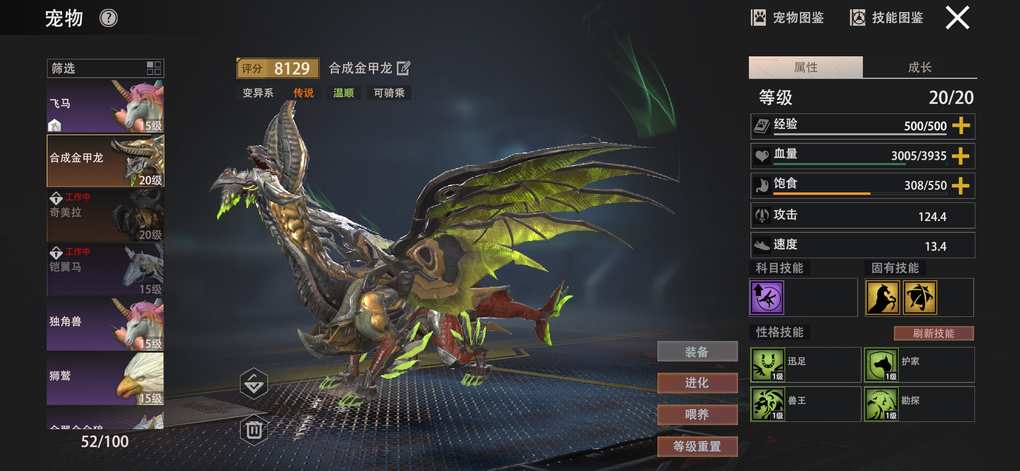Switch to the 成长 growth tab

pos(919,68)
